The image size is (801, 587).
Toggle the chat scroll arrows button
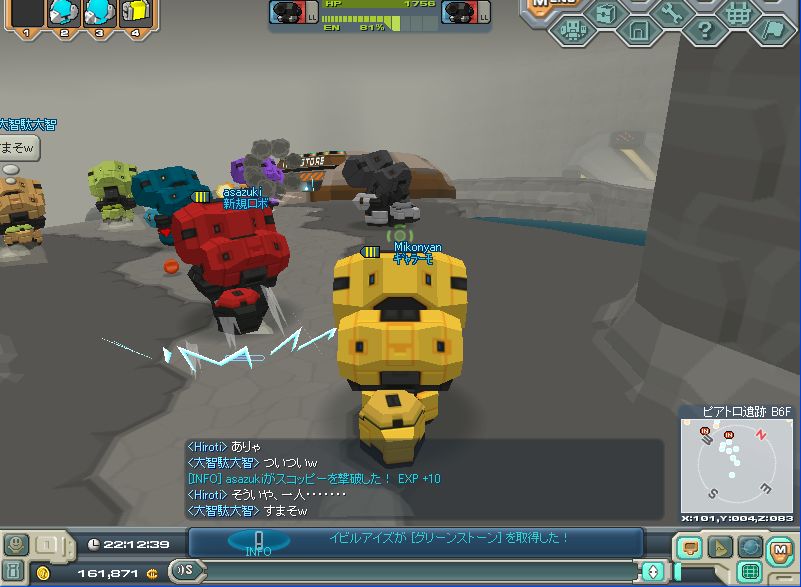point(653,571)
